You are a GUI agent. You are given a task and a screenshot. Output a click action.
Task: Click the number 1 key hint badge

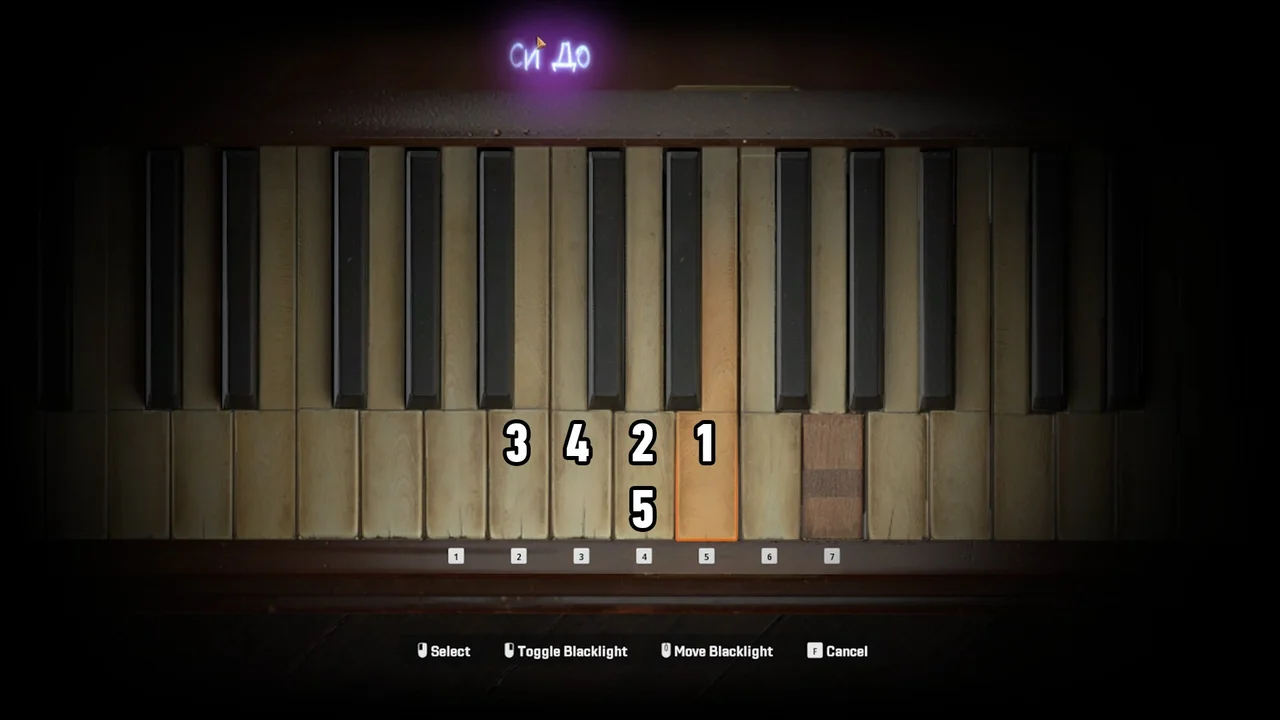tap(456, 556)
